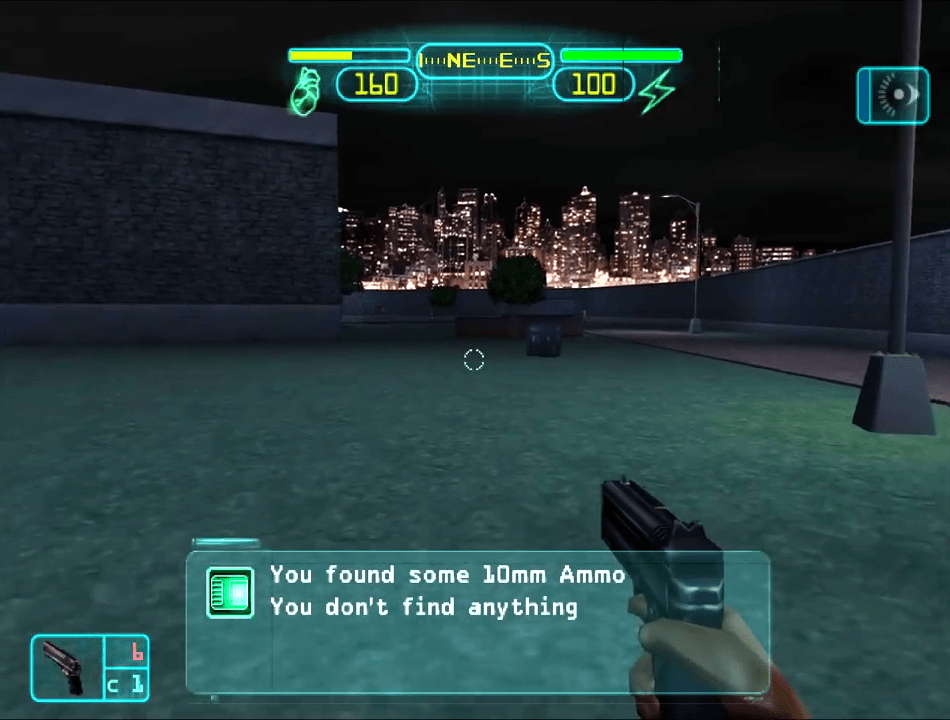Select the pistol weapon slot
Viewport: 950px width, 720px height.
pos(67,667)
